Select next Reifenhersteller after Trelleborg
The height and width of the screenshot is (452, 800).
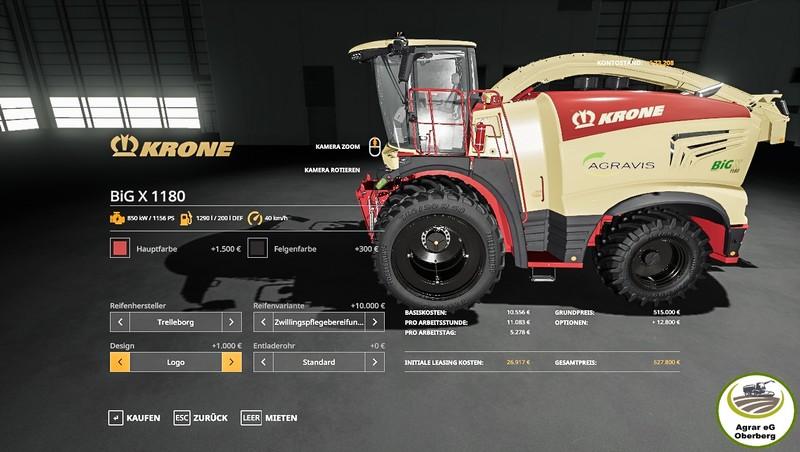[x=231, y=322]
